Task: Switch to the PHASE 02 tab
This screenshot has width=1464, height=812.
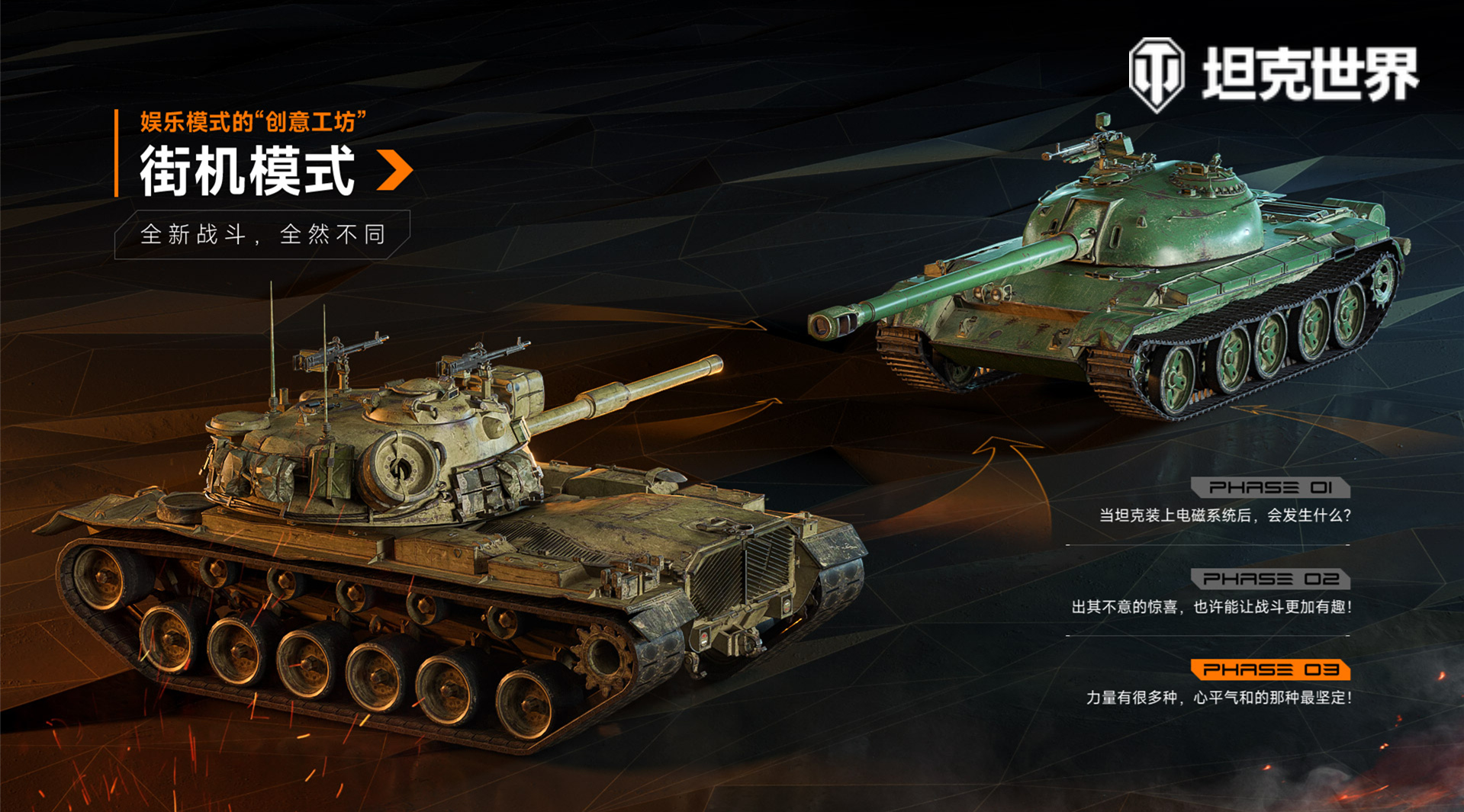Action: click(x=1270, y=579)
